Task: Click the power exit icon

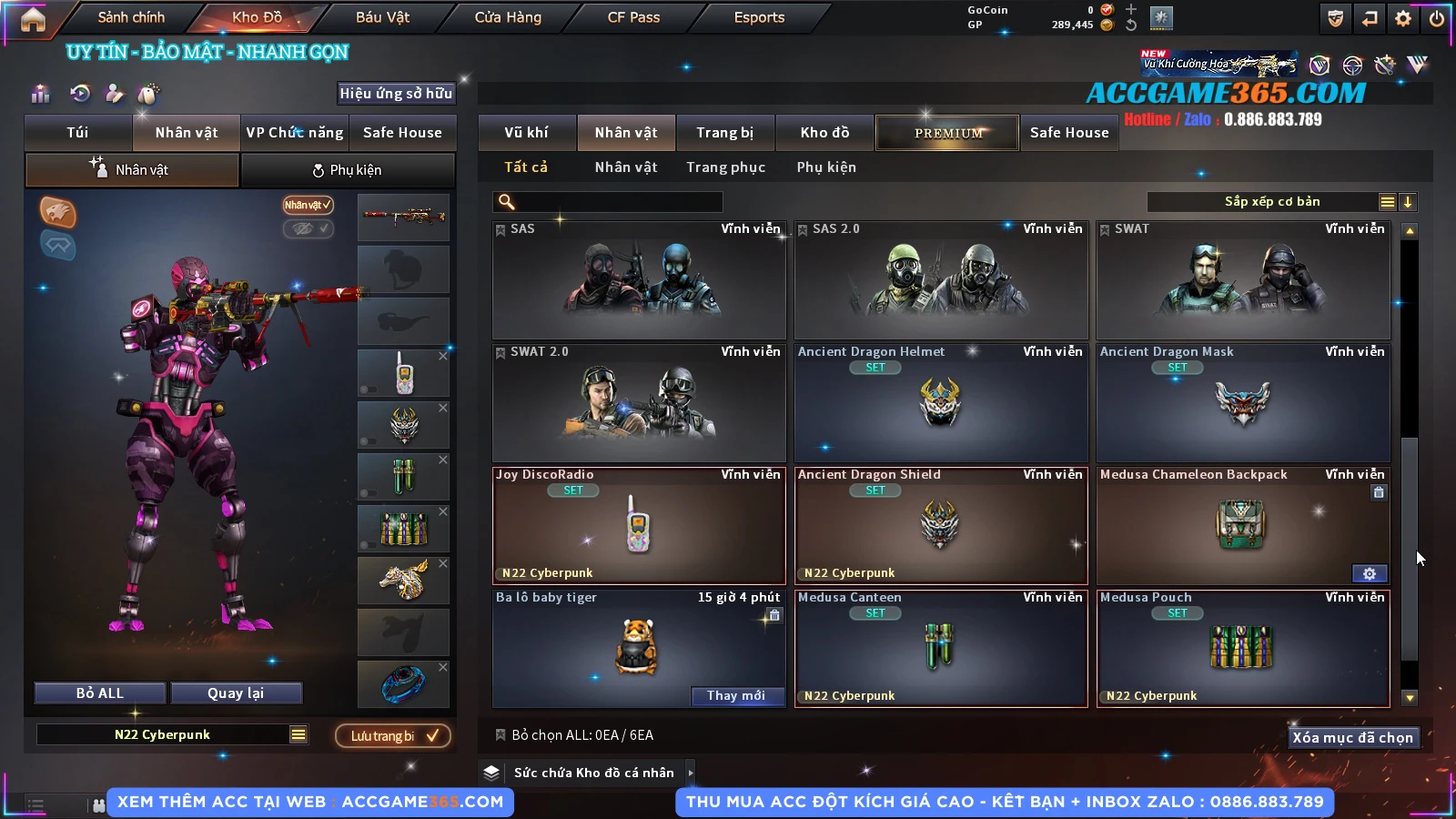Action: (1437, 18)
